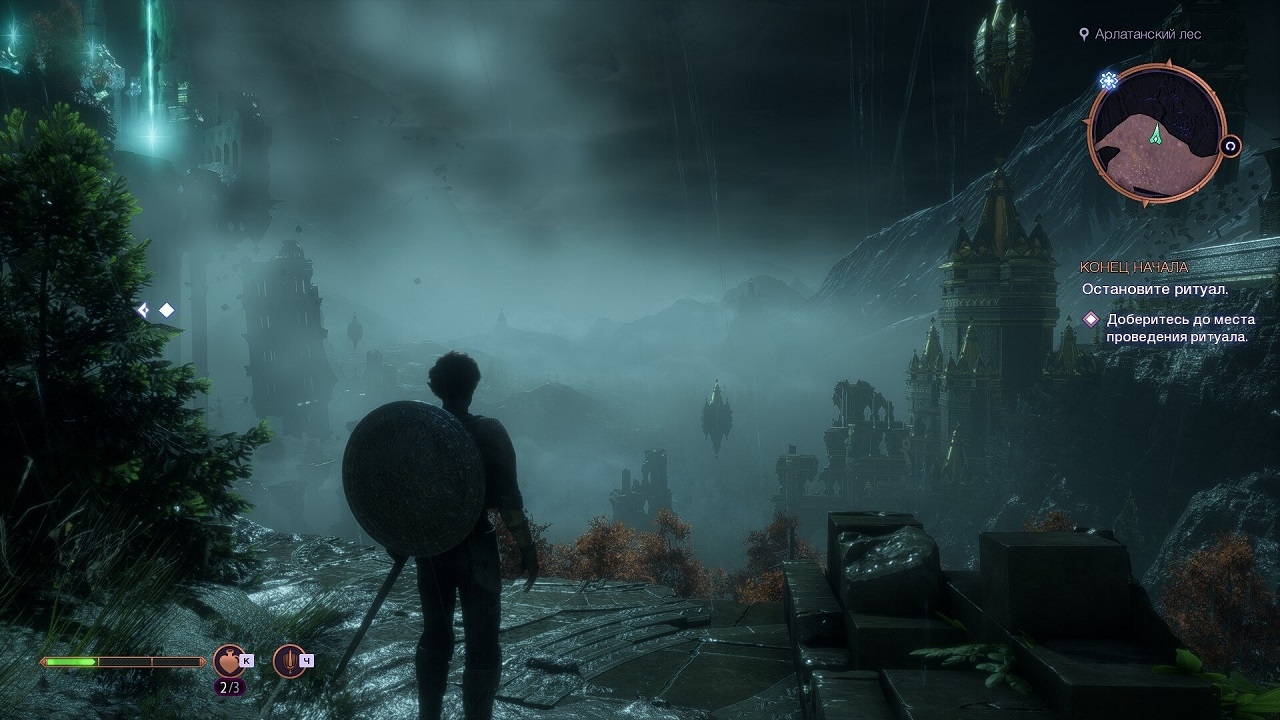Click the quest title "Конец начала"
This screenshot has width=1280, height=720.
[x=1134, y=267]
